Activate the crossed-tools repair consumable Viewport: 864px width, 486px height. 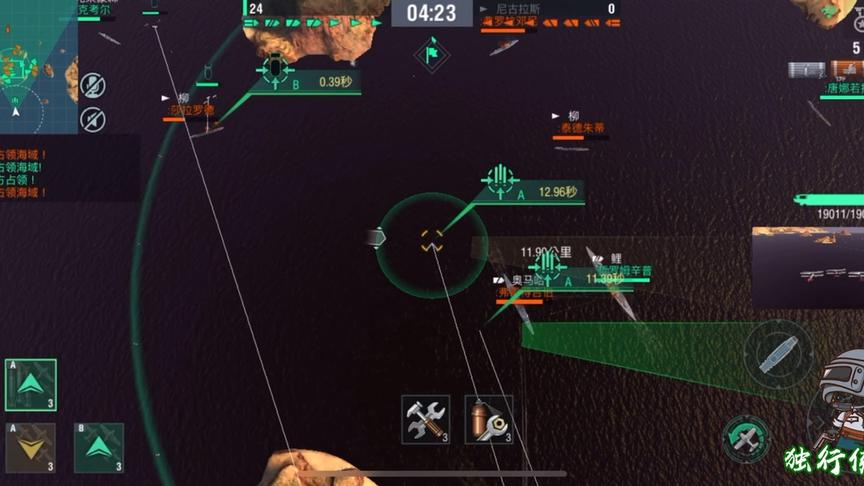point(425,419)
